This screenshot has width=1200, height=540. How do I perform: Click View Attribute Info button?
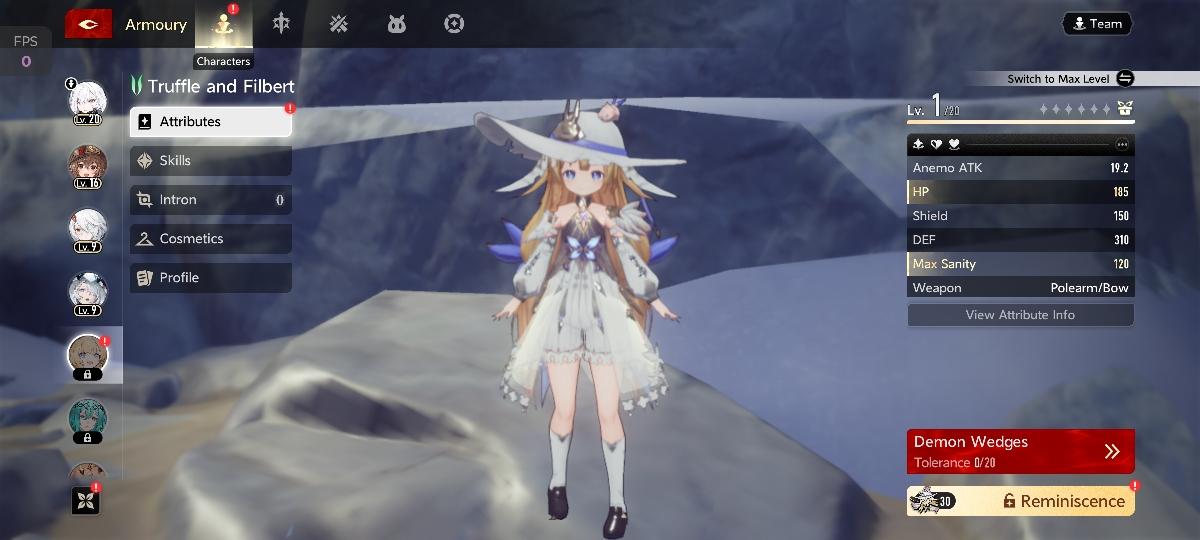click(x=1020, y=315)
